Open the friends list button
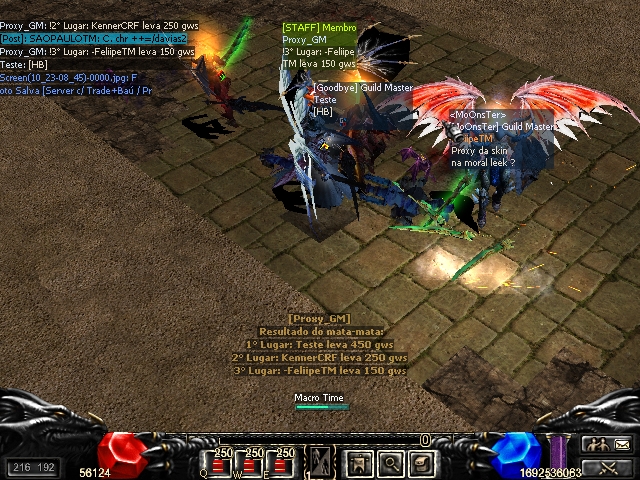The image size is (640, 480). (595, 444)
